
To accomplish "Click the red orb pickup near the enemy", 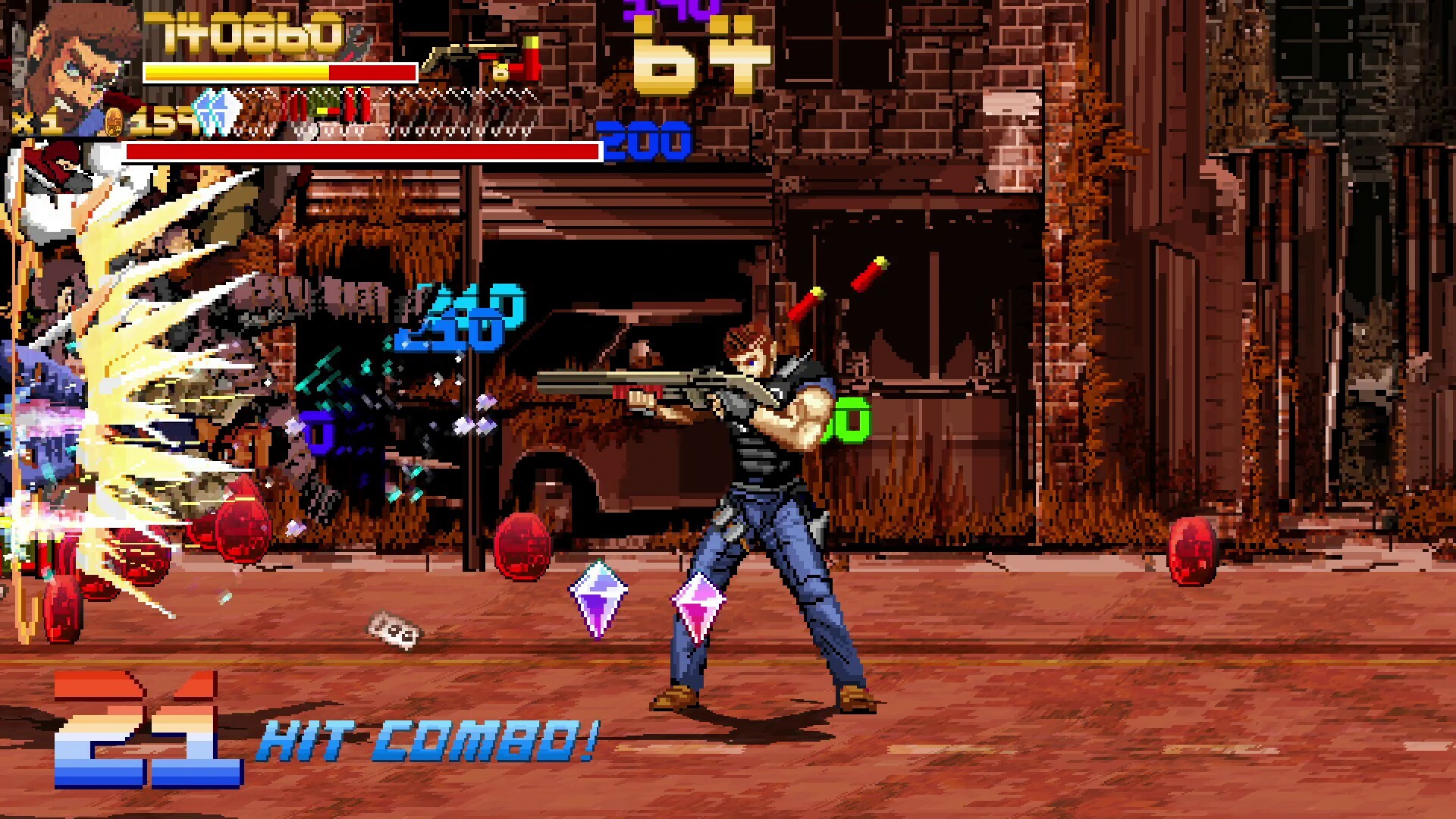I will 523,546.
